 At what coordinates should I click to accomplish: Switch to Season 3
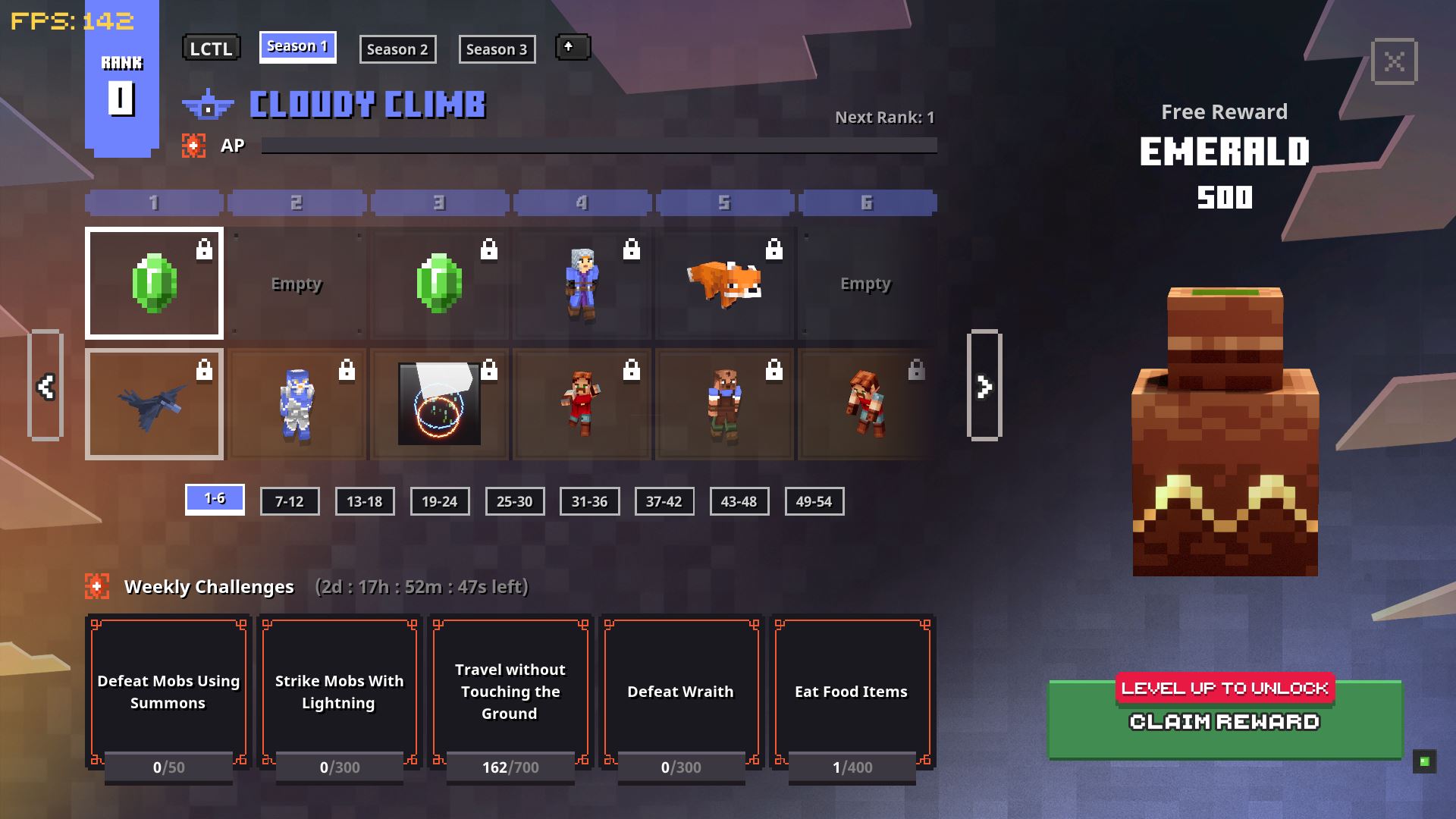497,49
